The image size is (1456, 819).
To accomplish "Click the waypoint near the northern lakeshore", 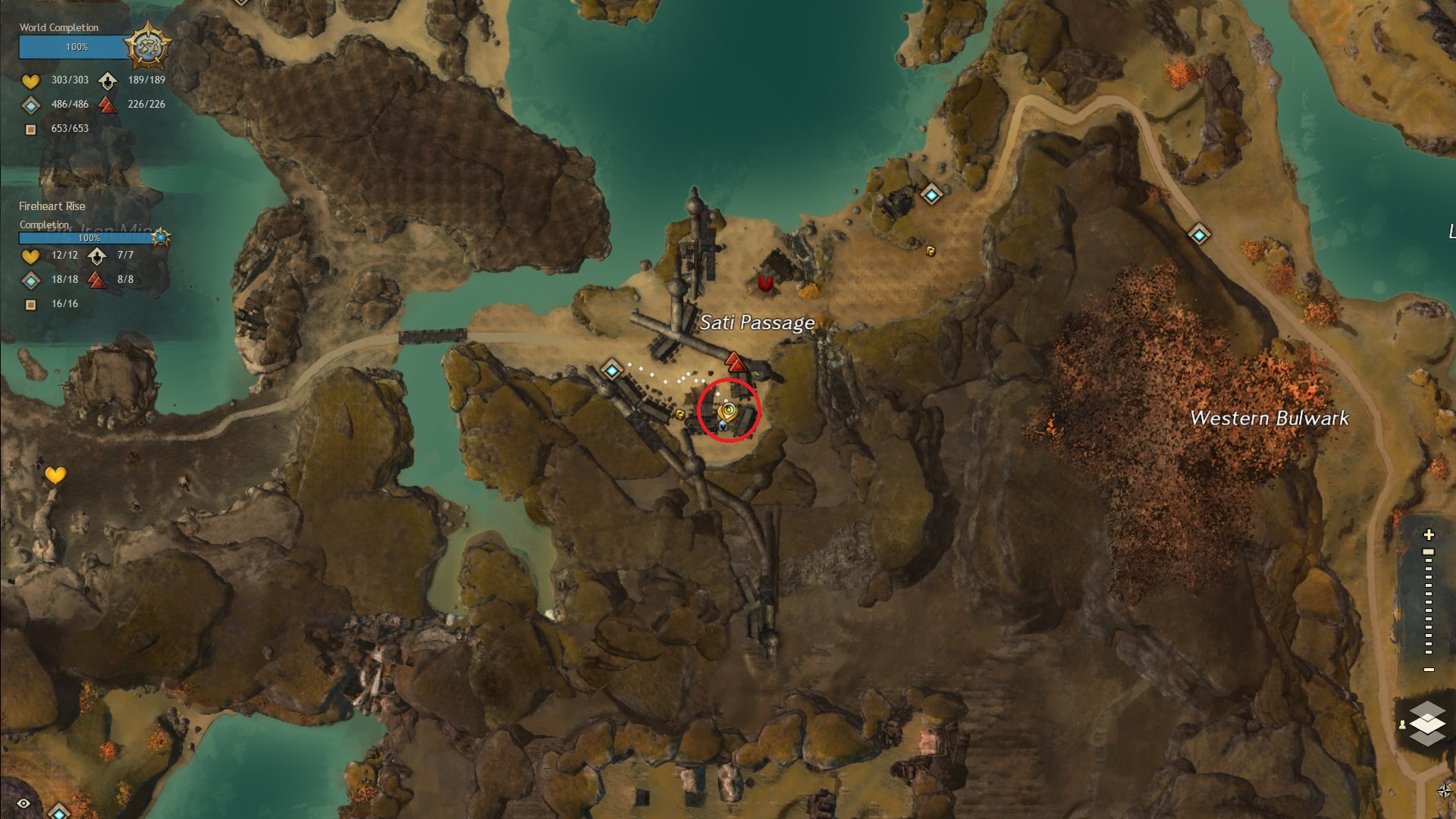I will point(931,195).
